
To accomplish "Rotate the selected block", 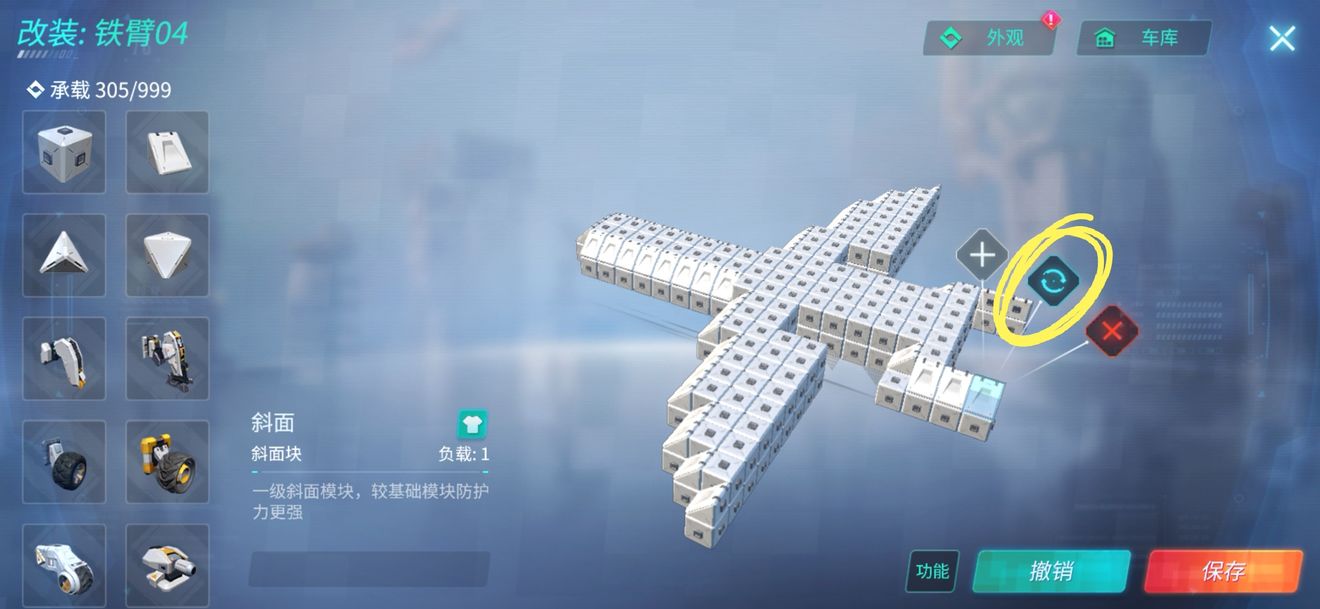I will [x=1052, y=281].
